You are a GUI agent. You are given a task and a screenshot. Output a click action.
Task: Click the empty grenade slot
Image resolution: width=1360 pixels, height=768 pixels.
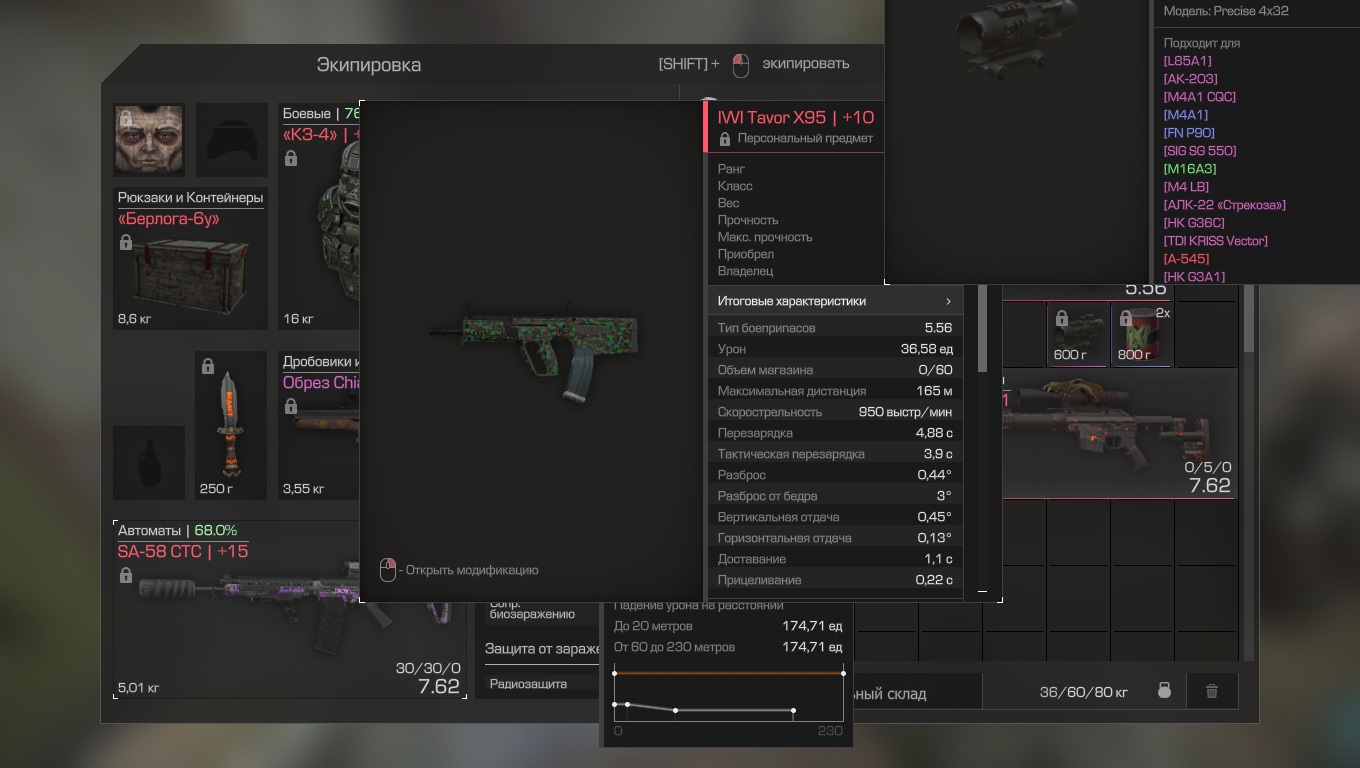149,462
